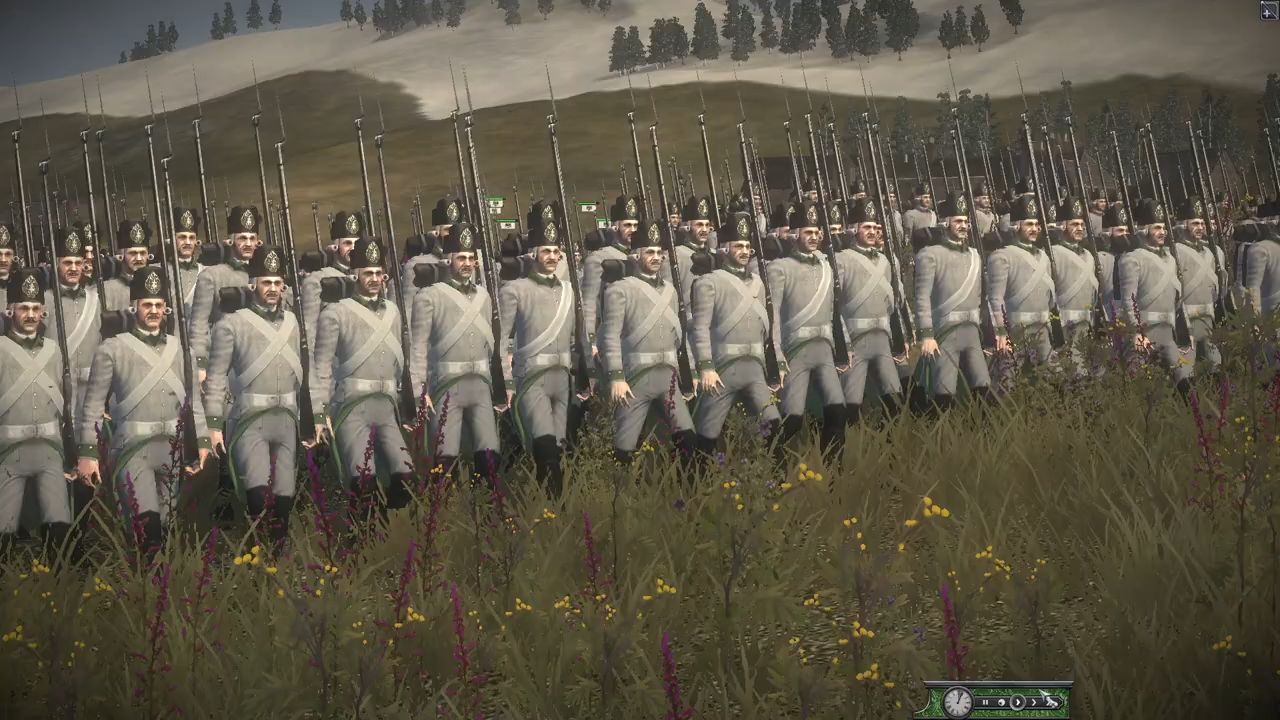Viewport: 1280px width, 720px height.
Task: Click the galloping horse icon on the panel
Action: [1051, 702]
